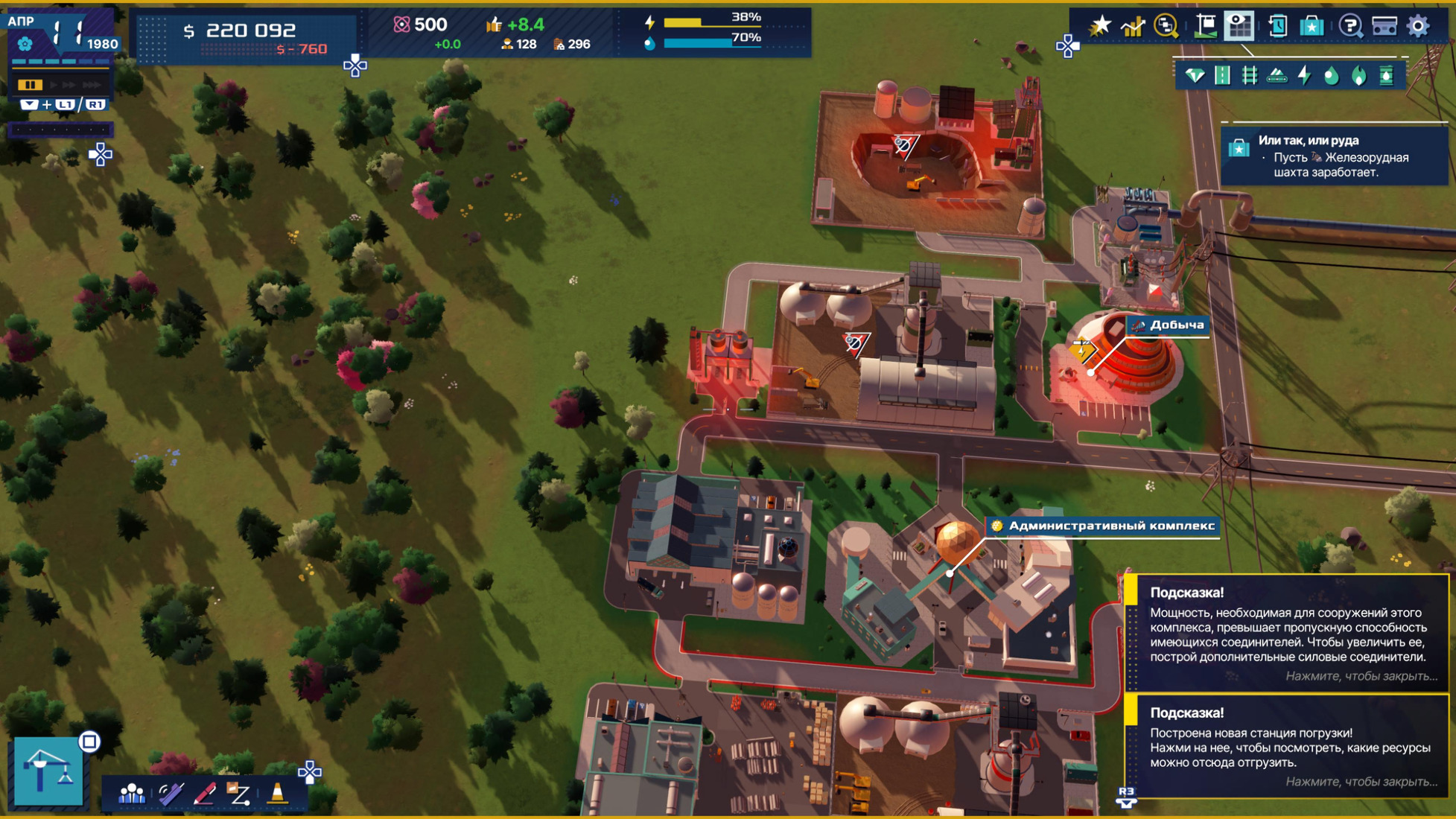Screen dimensions: 1456x819
Task: Show the road overlay
Action: pos(1222,75)
